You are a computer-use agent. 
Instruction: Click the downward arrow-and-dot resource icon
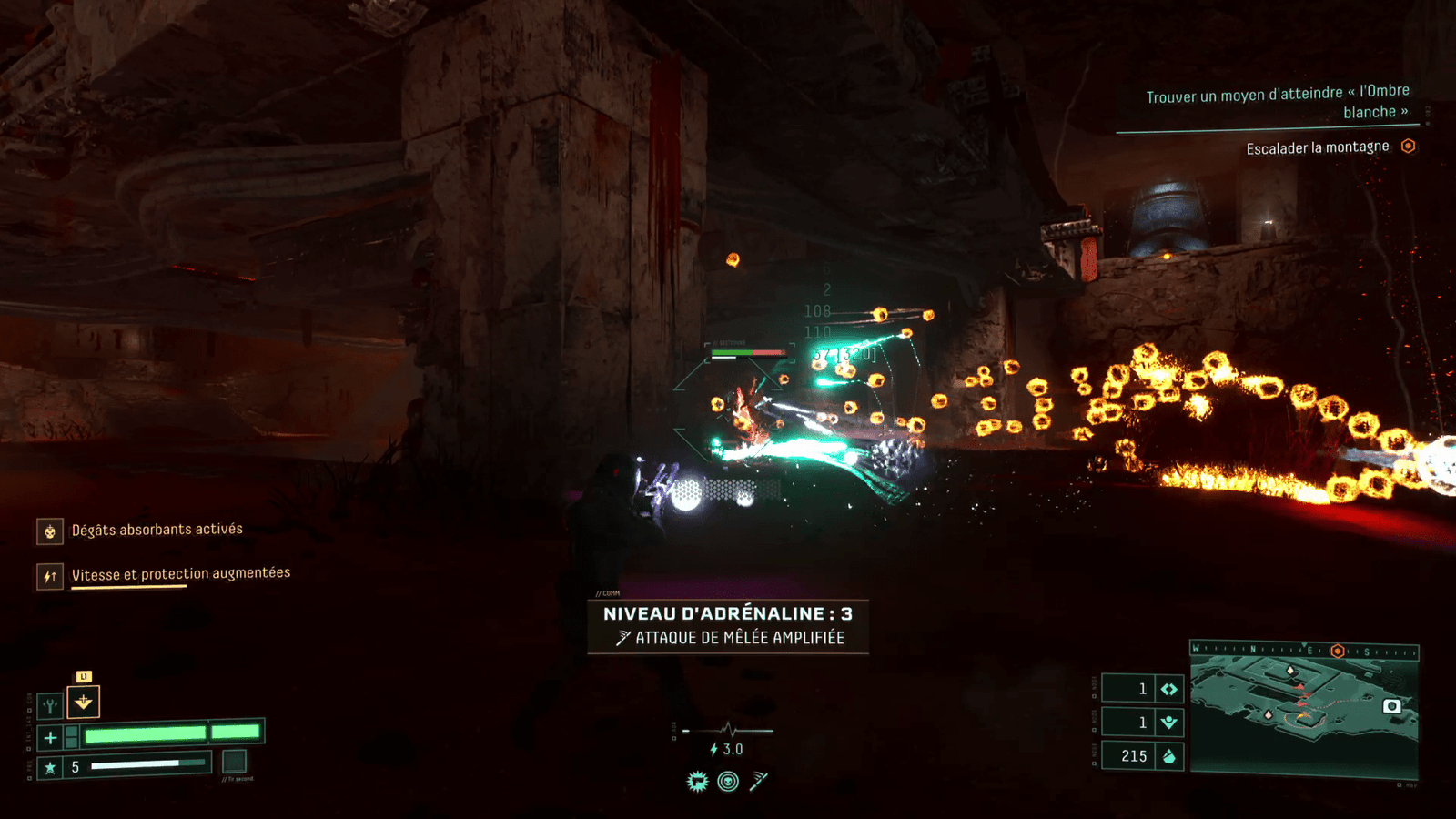1169,723
